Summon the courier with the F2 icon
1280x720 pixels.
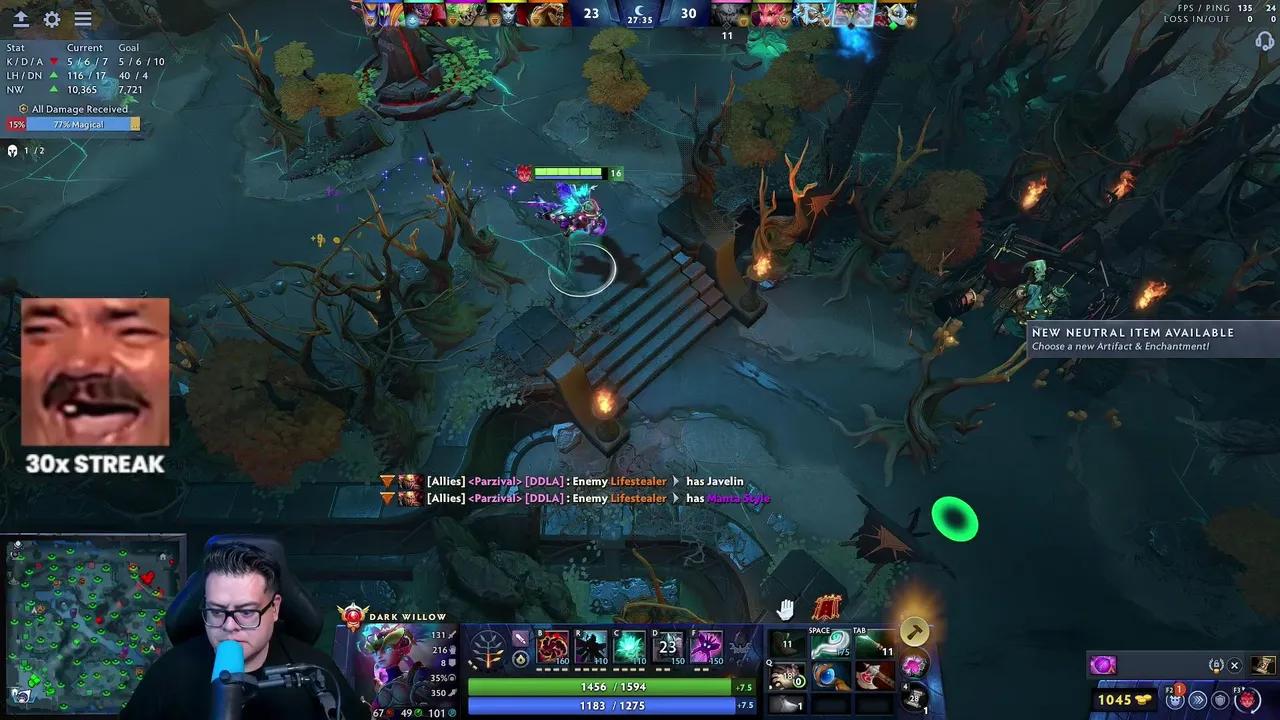tap(1175, 700)
